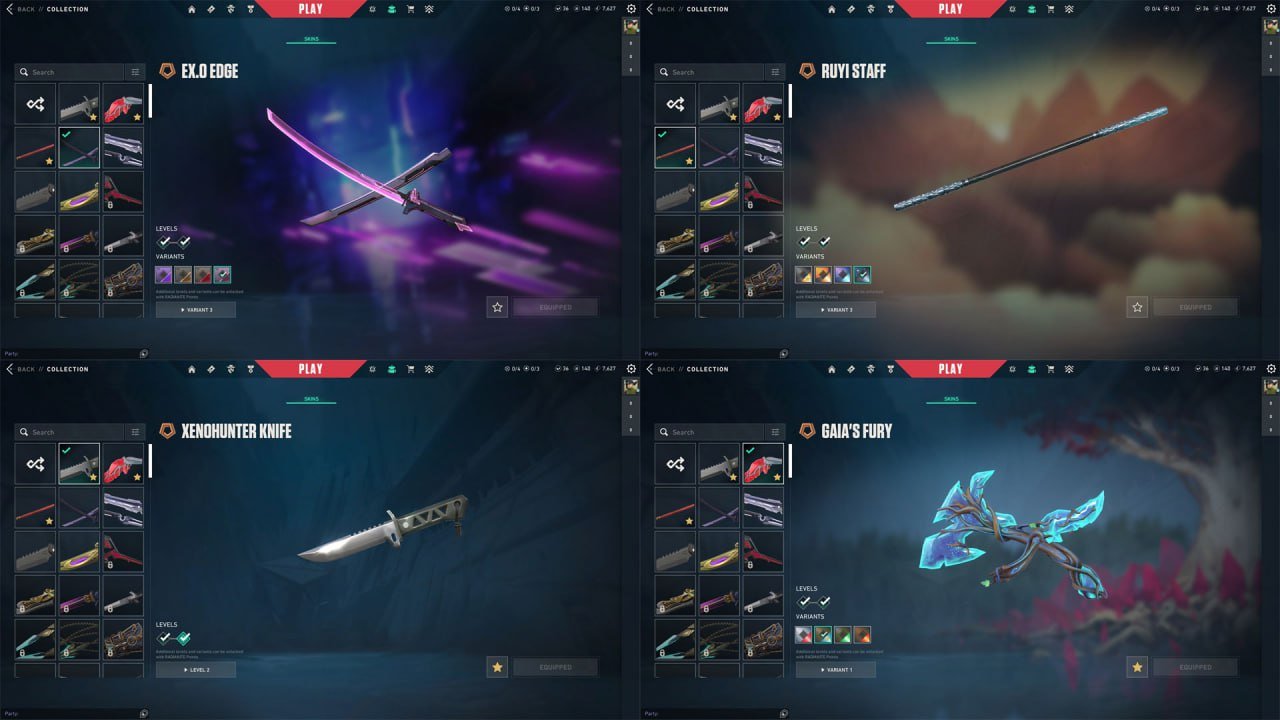Open the settings gear icon

point(631,8)
